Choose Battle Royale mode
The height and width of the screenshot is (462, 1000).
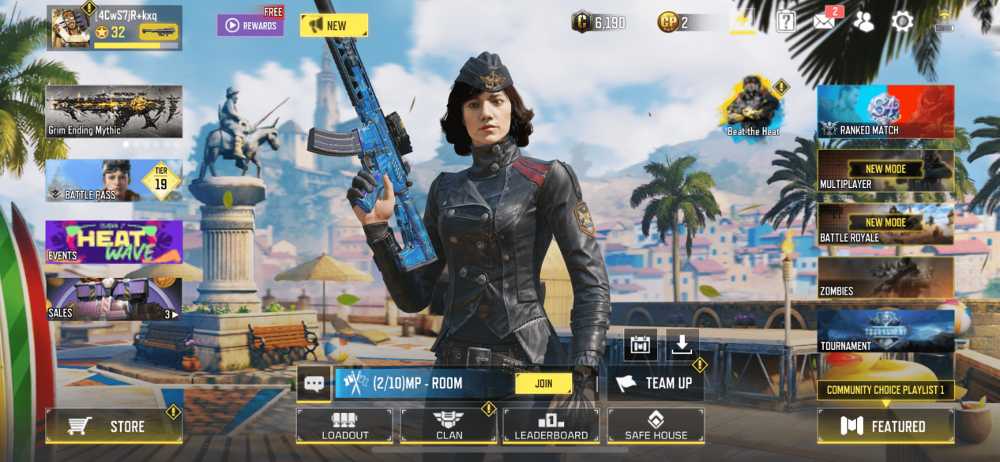[x=885, y=224]
